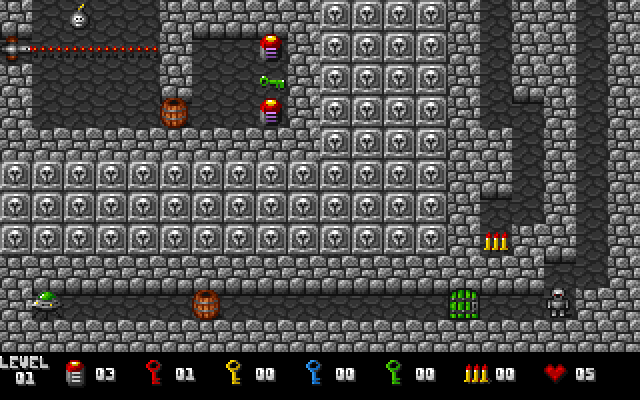640x400 pixels.
Task: Select the red key inventory icon
Action: tap(153, 373)
